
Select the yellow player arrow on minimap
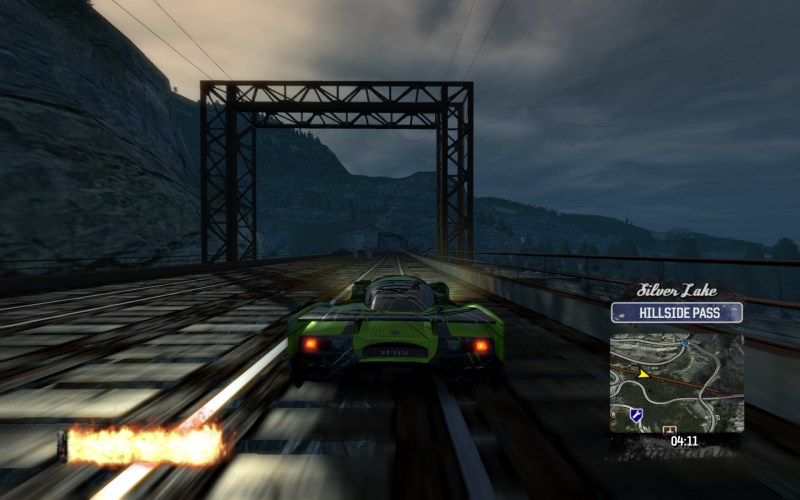coord(645,375)
